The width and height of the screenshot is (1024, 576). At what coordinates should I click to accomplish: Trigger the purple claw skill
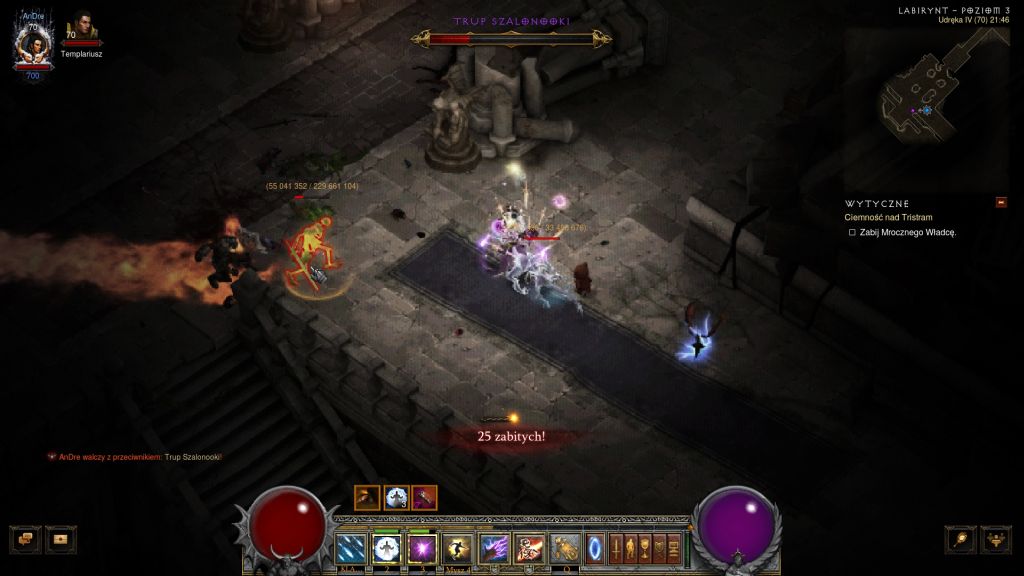[495, 548]
